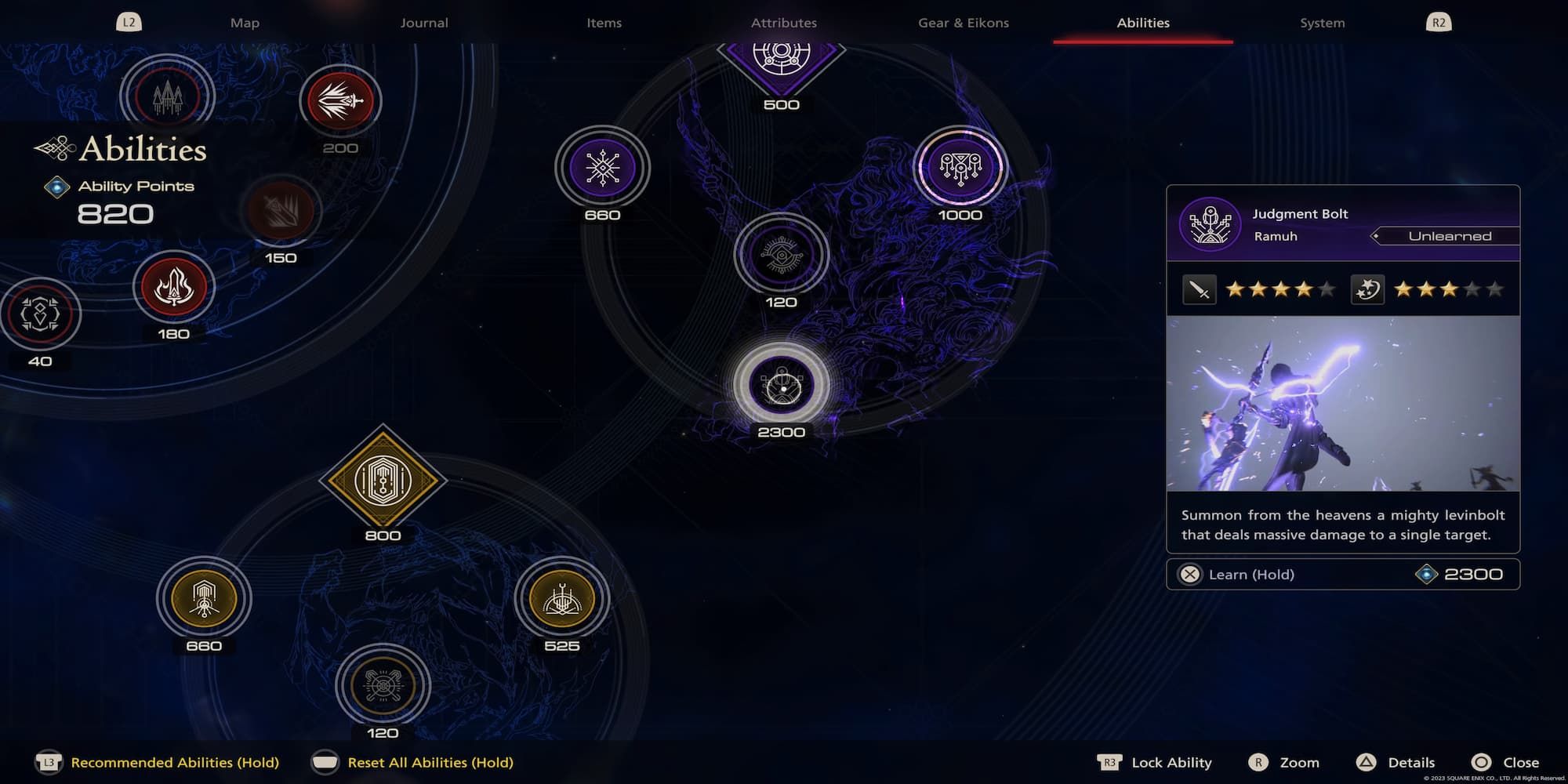Reset All Abilities
This screenshot has height=784, width=1568.
tap(430, 762)
